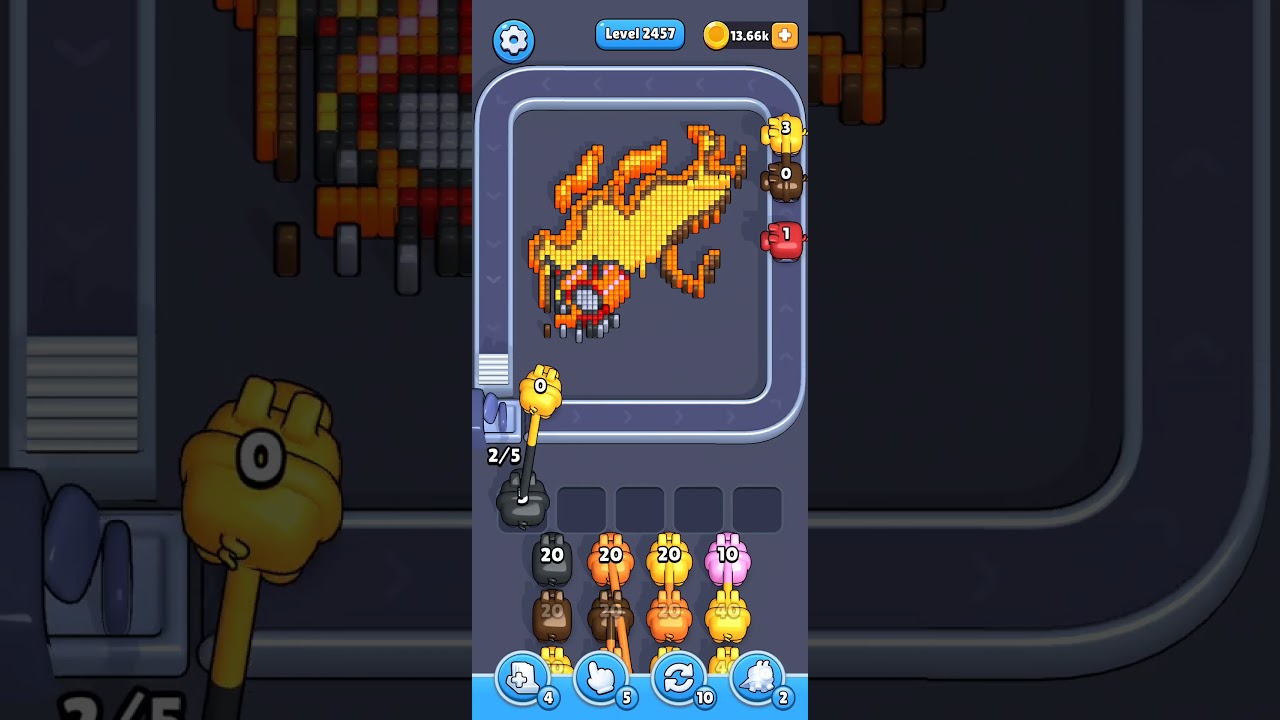
Task: Open the settings gear menu
Action: pyautogui.click(x=514, y=37)
